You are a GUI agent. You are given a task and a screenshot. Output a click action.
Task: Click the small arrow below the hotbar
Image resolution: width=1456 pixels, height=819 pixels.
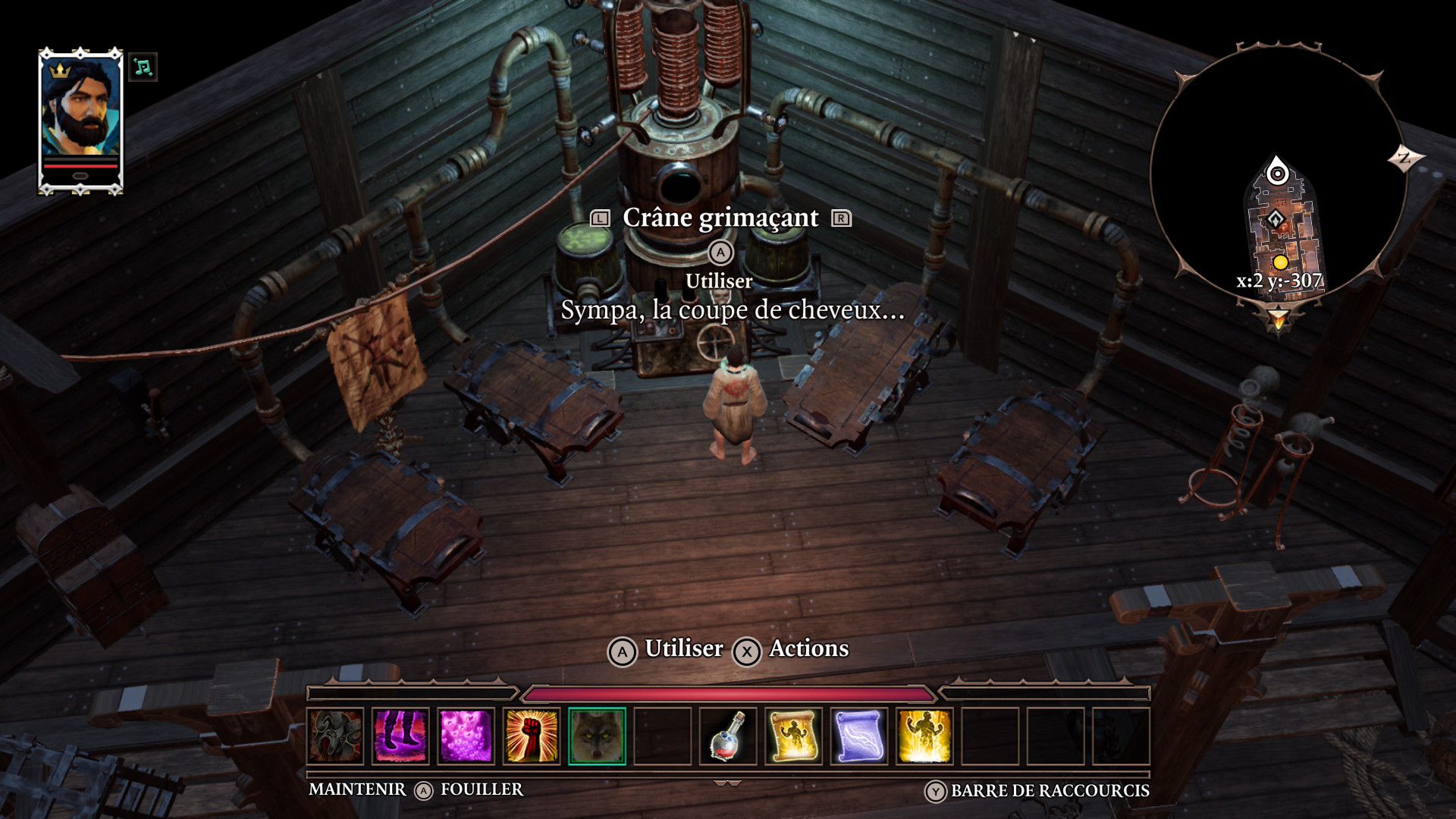tap(727, 783)
